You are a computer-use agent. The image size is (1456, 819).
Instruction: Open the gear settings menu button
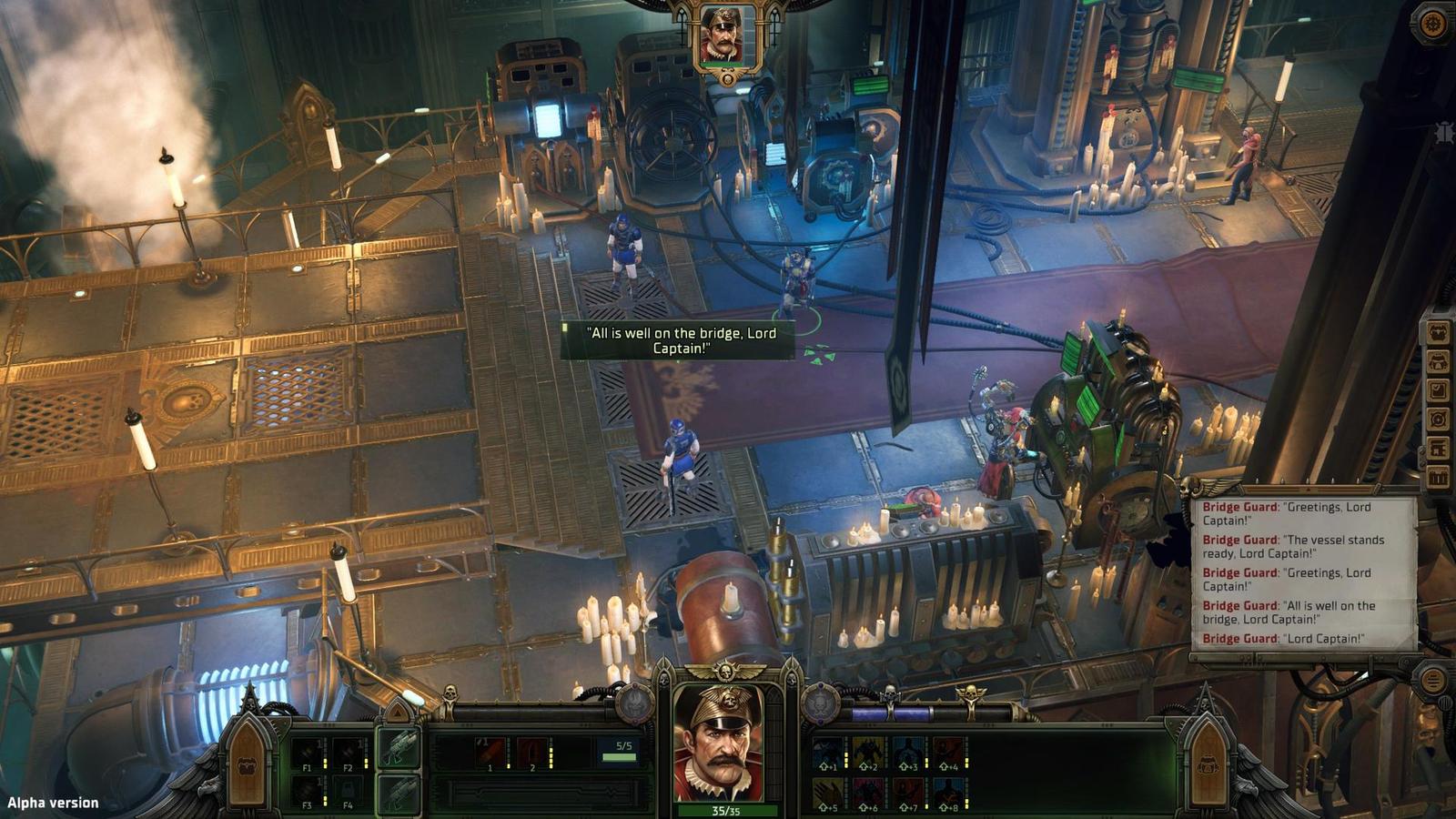[1434, 25]
